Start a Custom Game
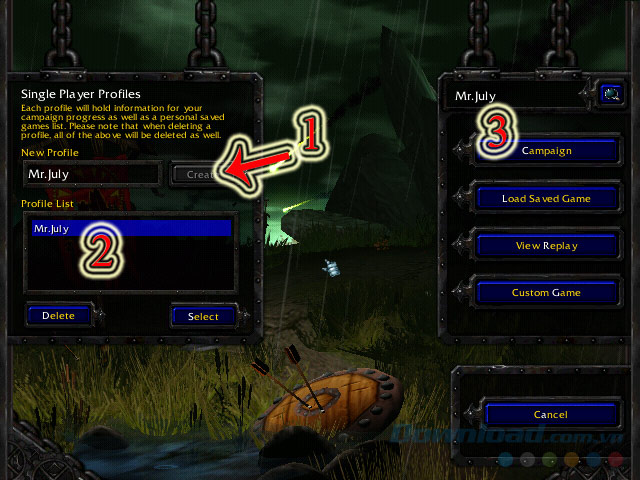 point(546,293)
